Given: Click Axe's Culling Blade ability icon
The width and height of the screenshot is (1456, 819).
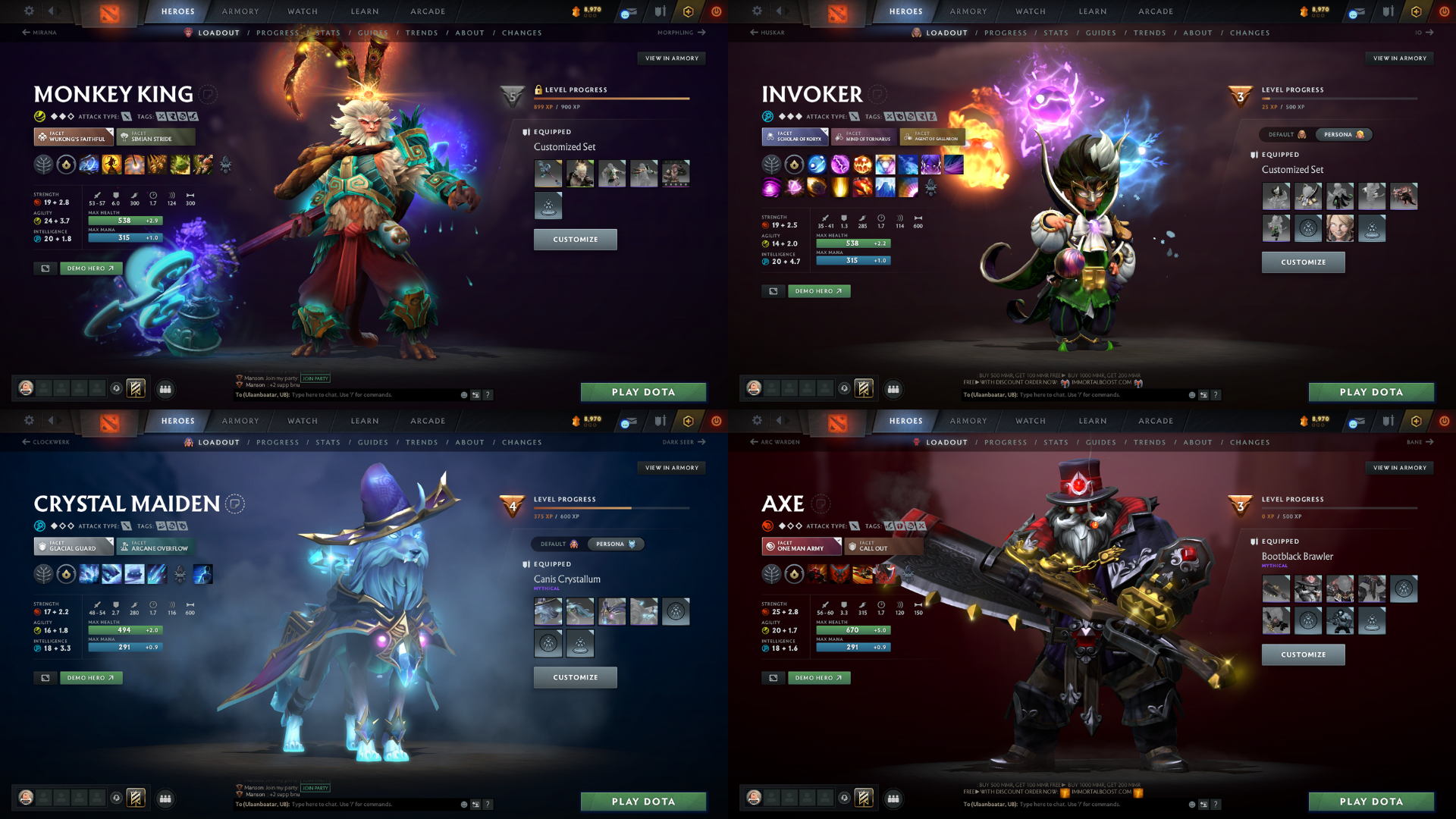Looking at the screenshot, I should (x=885, y=574).
